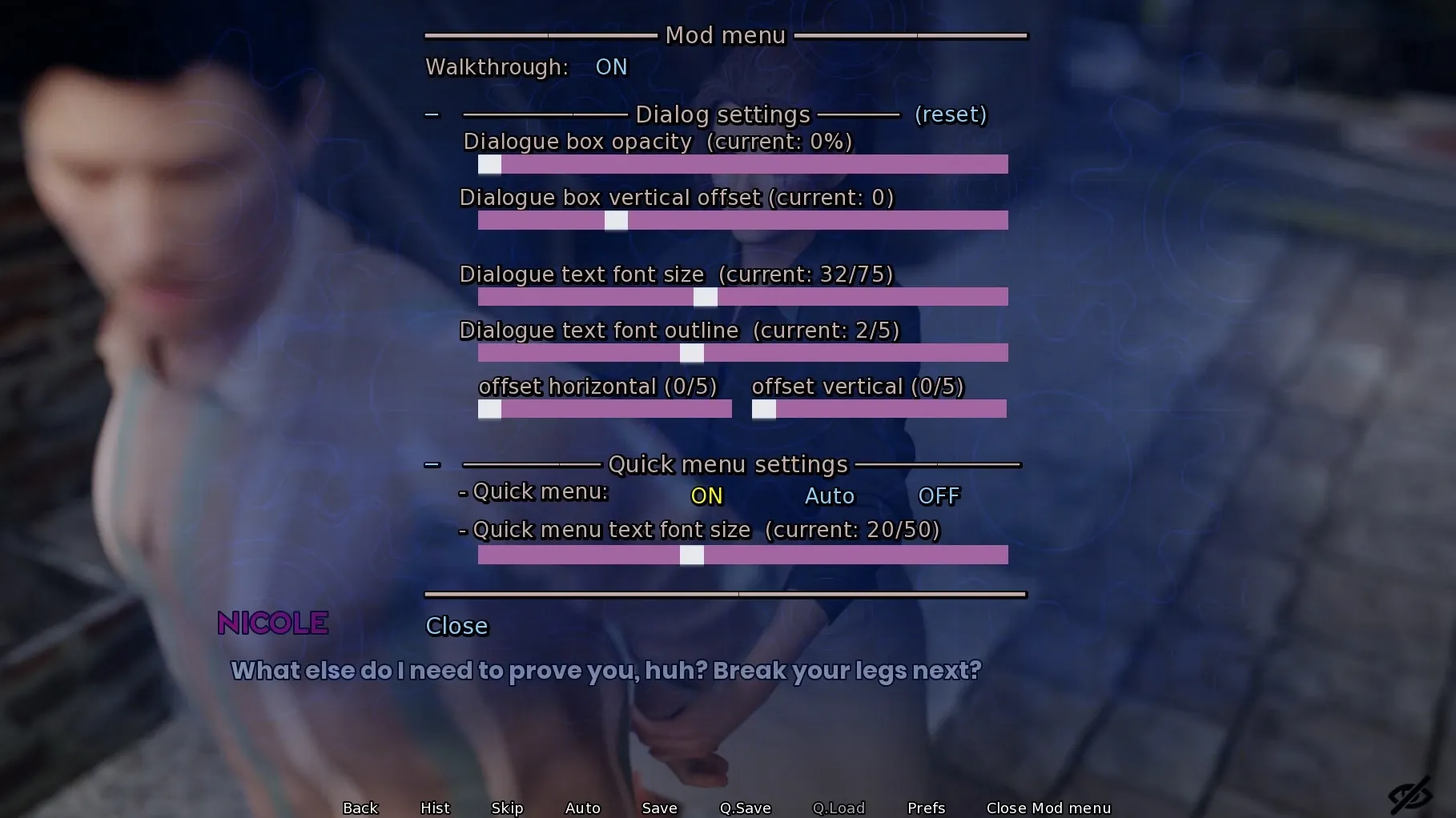Open the Hist dialogue history
The width and height of the screenshot is (1456, 818).
tap(435, 808)
